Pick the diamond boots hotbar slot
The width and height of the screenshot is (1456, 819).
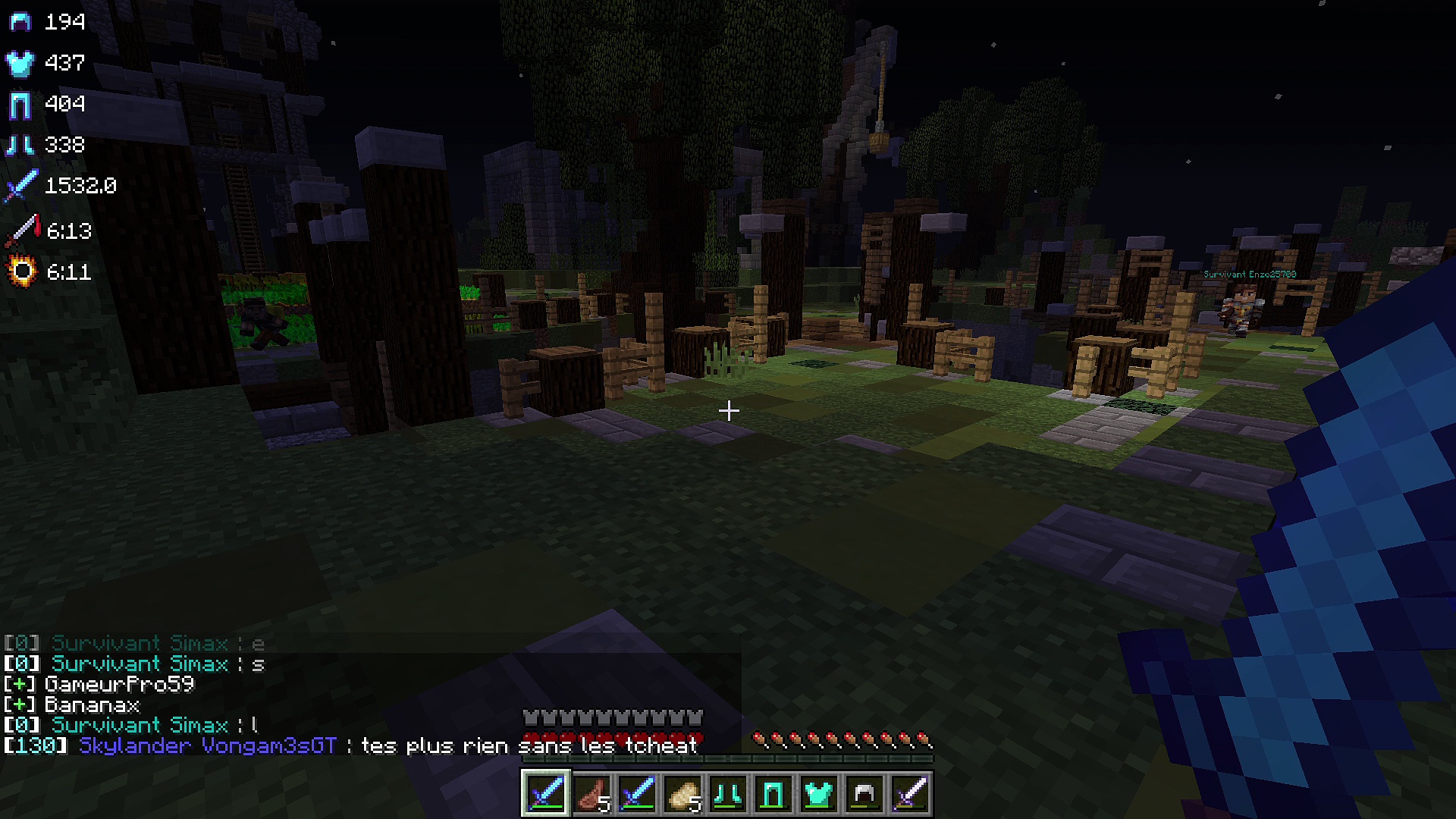[x=728, y=794]
